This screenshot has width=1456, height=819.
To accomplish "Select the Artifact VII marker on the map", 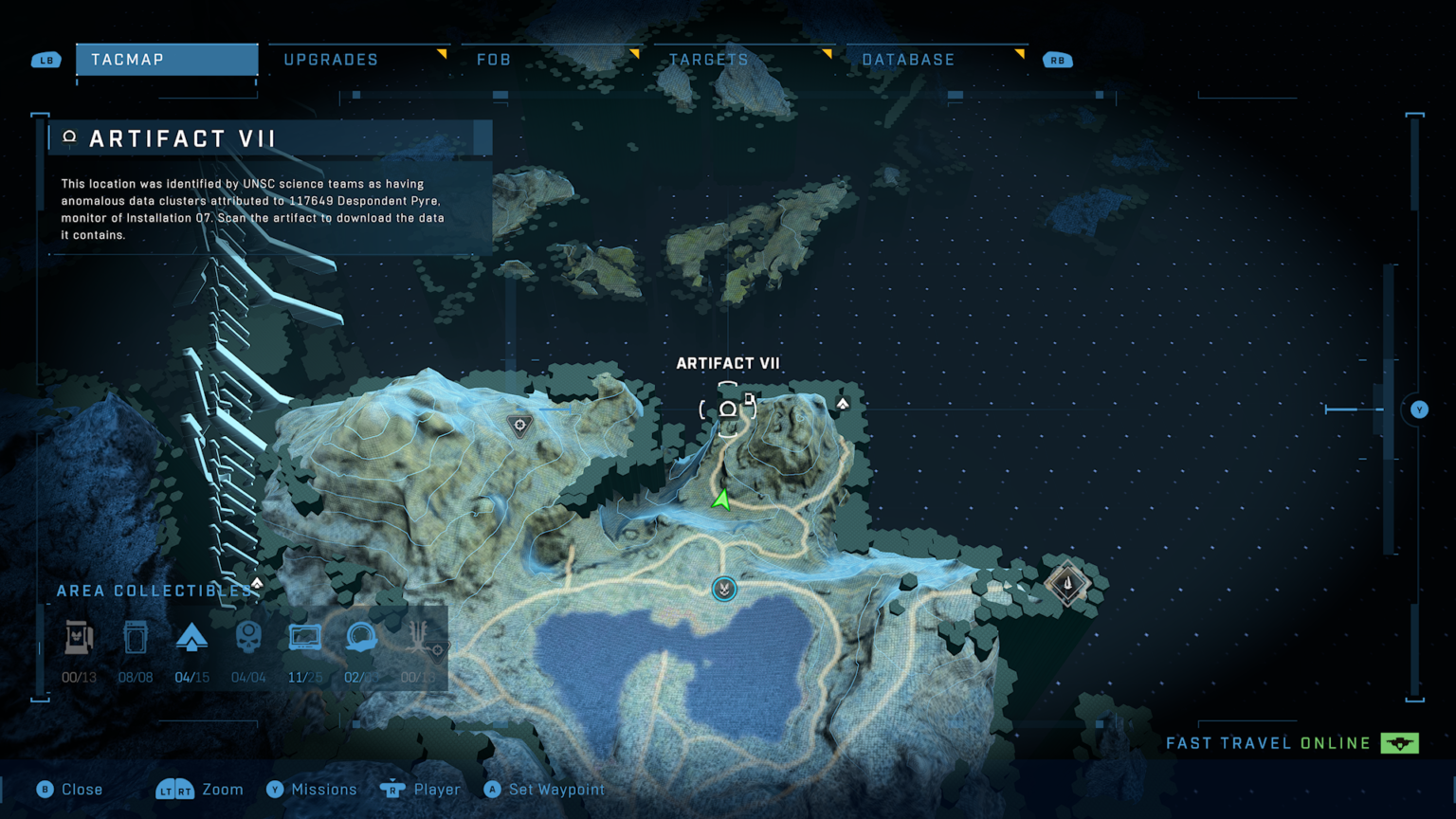I will pyautogui.click(x=727, y=408).
